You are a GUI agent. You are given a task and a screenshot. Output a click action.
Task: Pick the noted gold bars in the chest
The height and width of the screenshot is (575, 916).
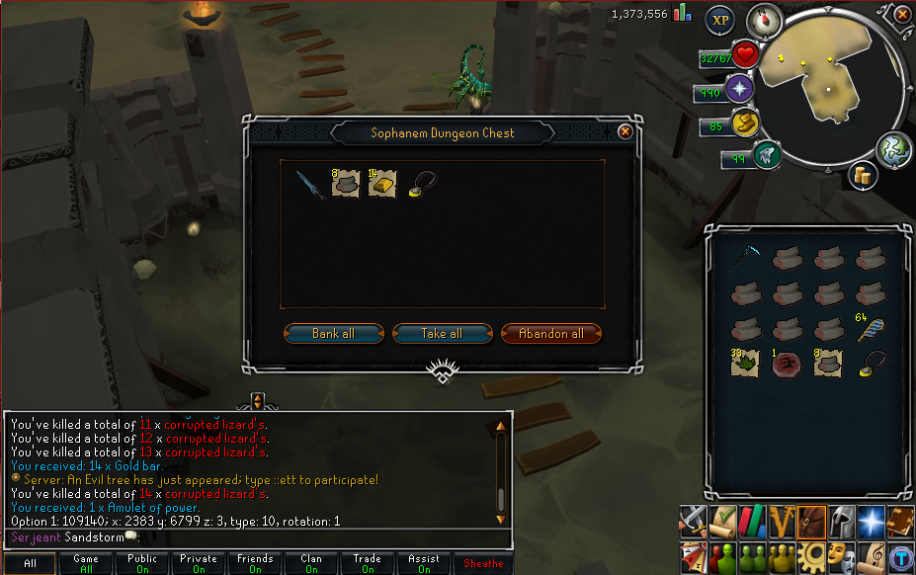pos(382,185)
